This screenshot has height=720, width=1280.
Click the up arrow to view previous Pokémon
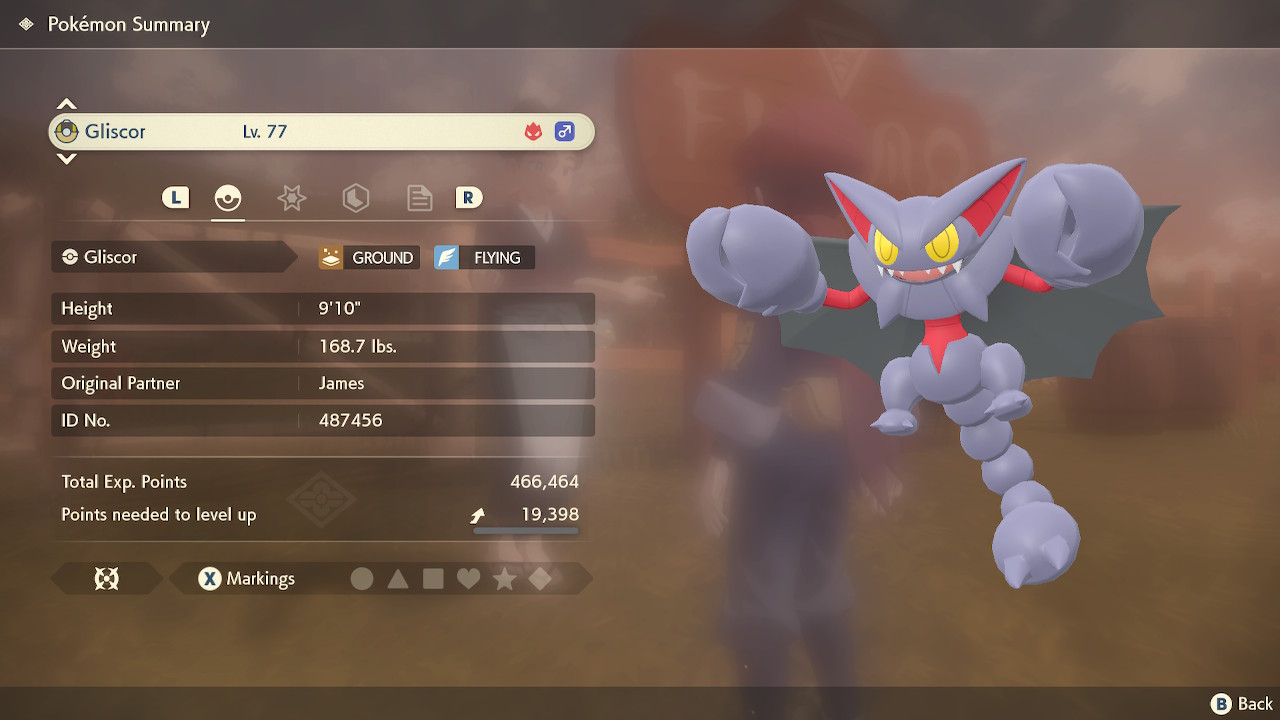pos(66,102)
